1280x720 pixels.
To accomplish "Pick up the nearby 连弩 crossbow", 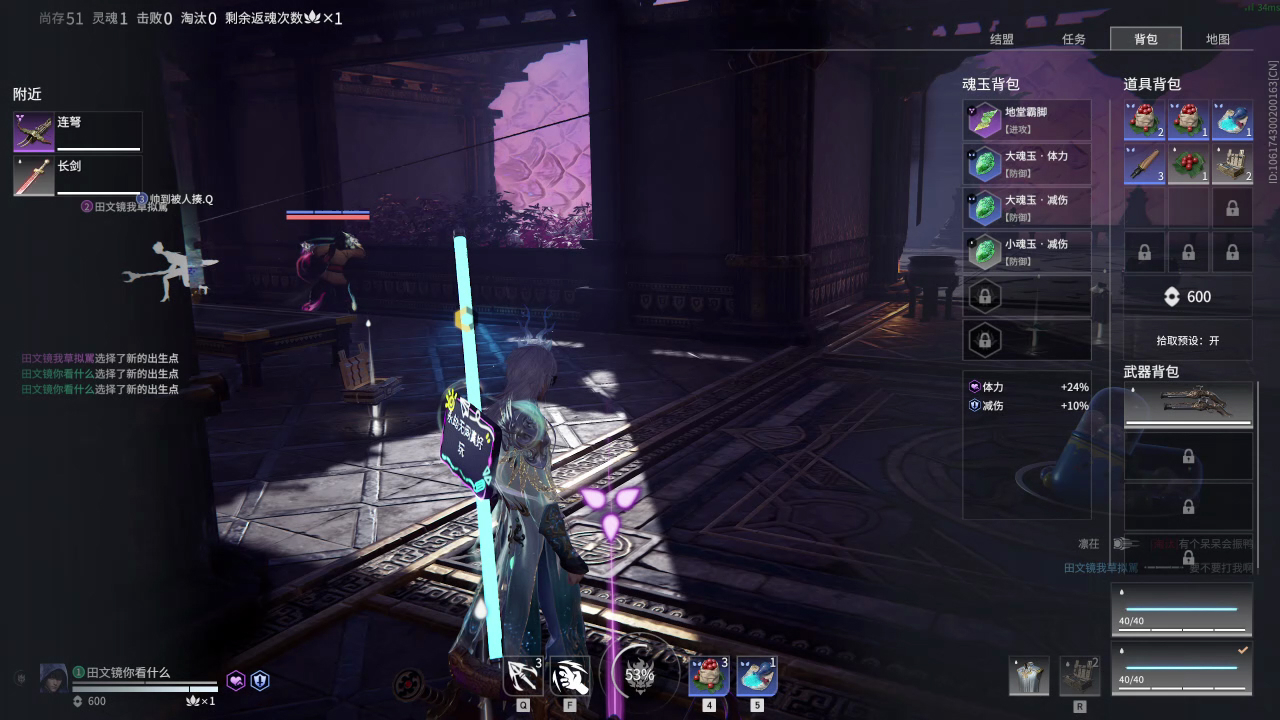I will tap(77, 132).
